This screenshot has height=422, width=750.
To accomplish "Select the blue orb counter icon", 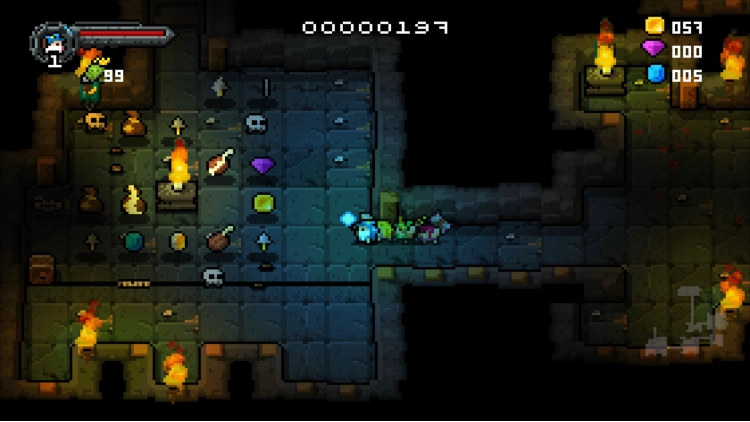I will 656,73.
